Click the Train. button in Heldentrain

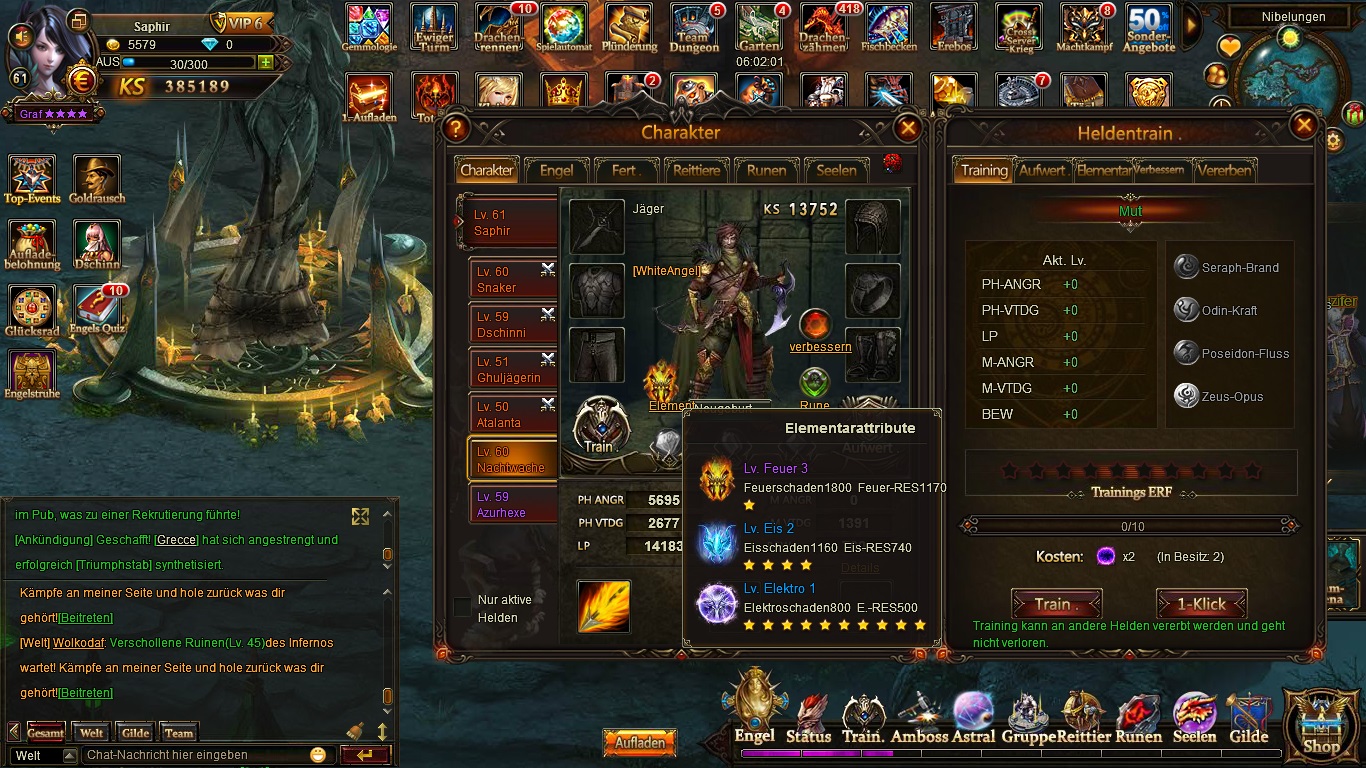1056,604
